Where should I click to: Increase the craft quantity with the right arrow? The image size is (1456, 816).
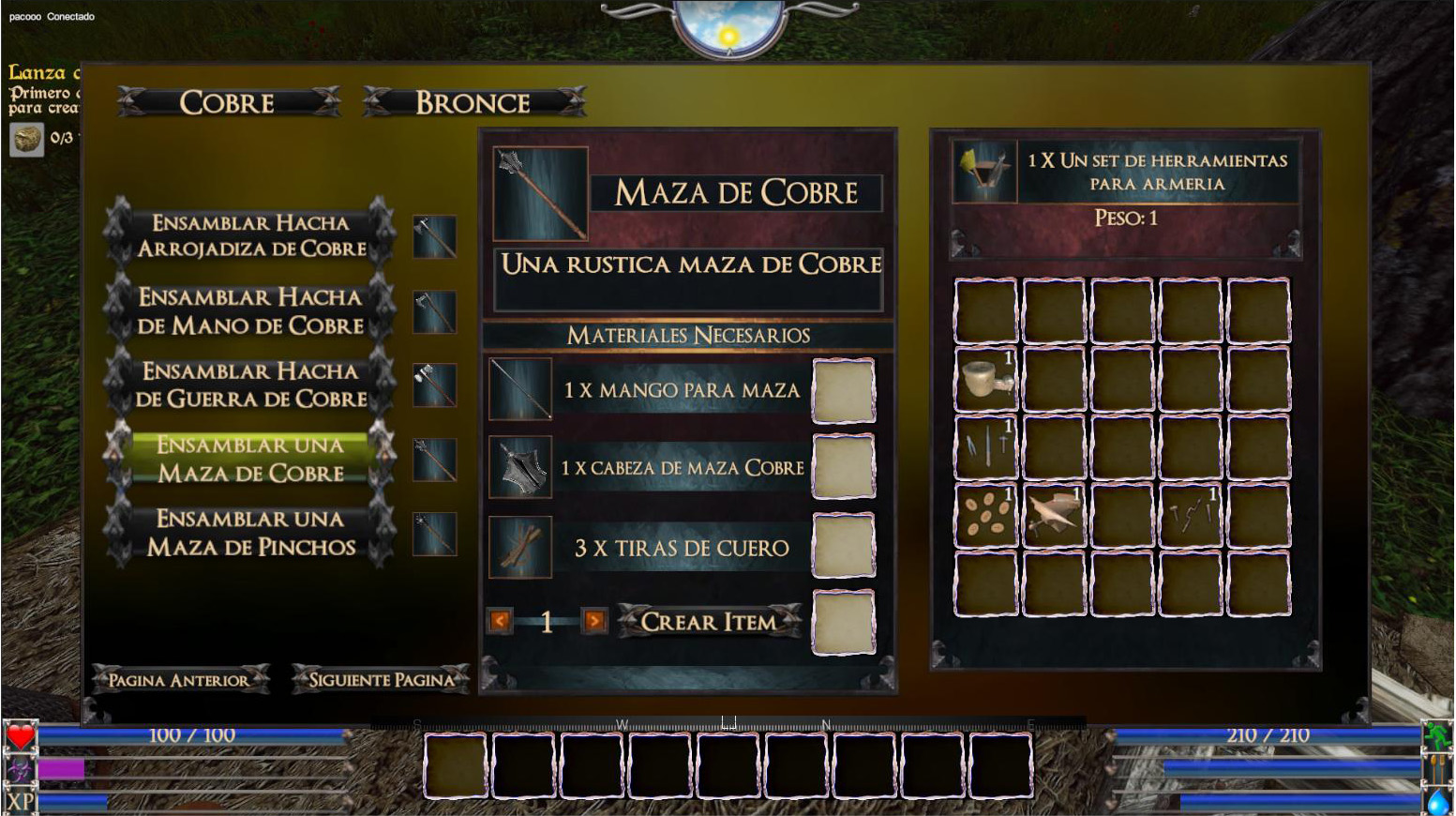(x=593, y=621)
